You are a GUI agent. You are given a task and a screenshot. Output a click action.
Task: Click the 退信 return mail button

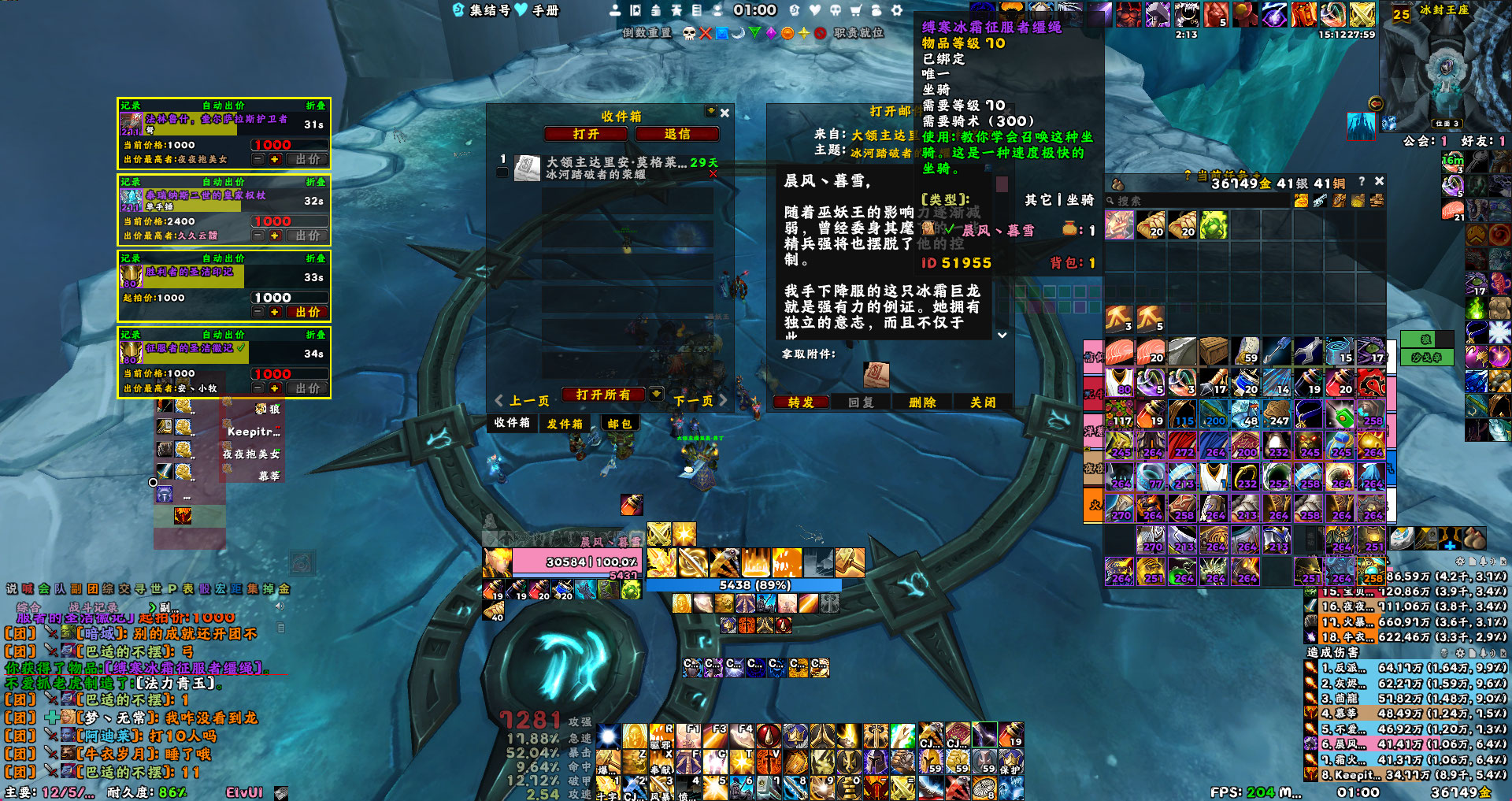click(676, 135)
